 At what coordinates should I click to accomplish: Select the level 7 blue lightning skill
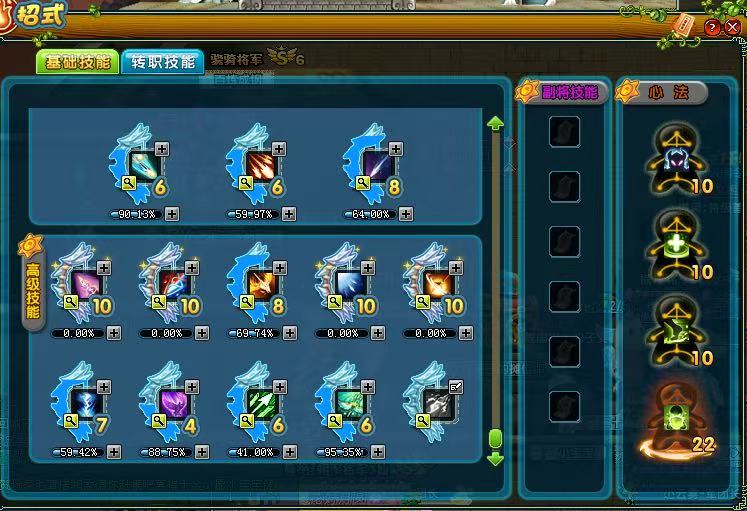(83, 403)
